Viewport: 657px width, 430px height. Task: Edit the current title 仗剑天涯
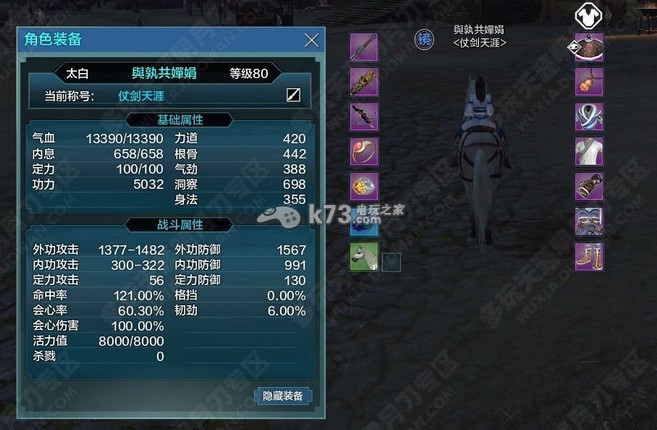coord(294,96)
